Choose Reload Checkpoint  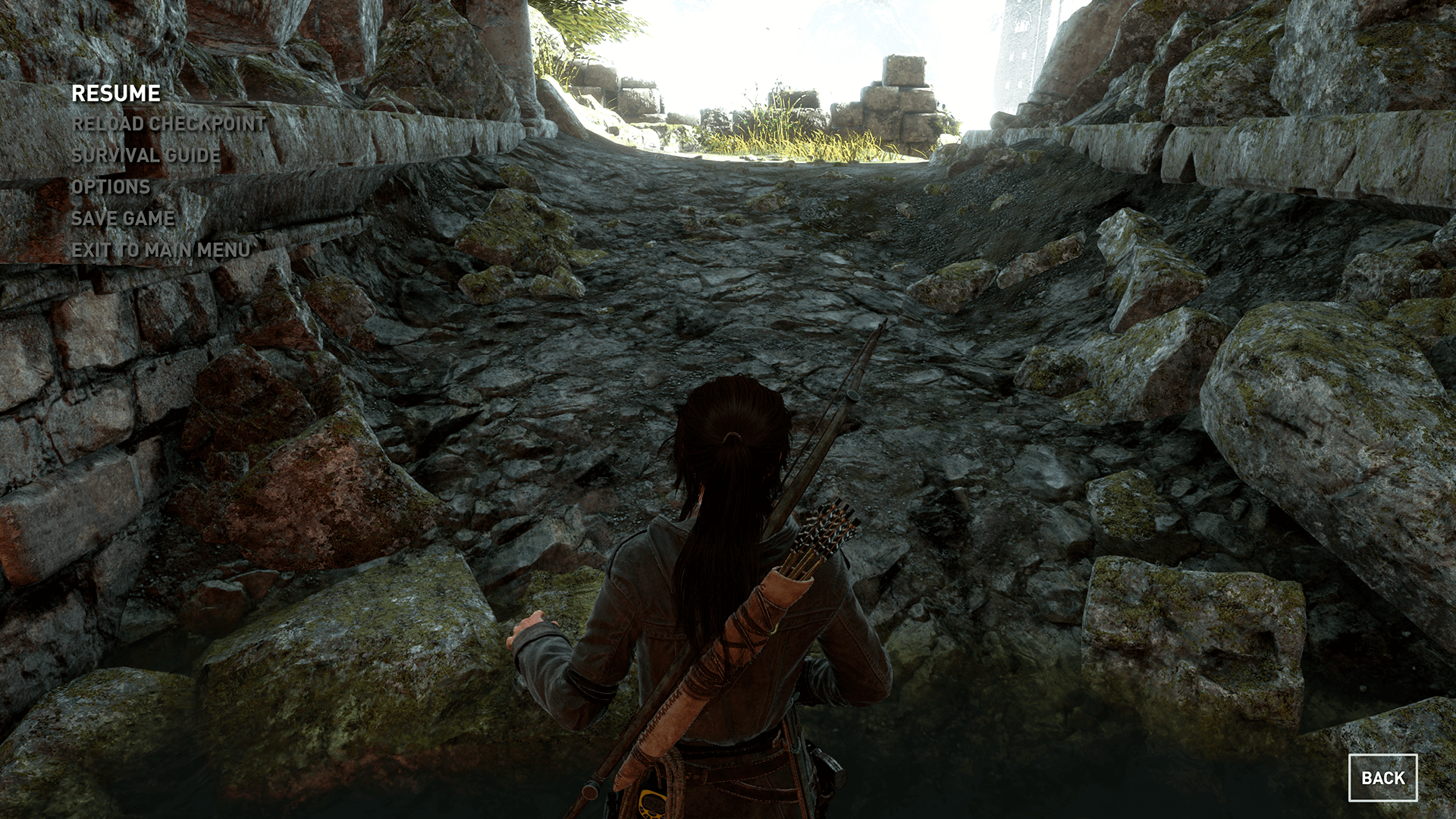pos(168,124)
